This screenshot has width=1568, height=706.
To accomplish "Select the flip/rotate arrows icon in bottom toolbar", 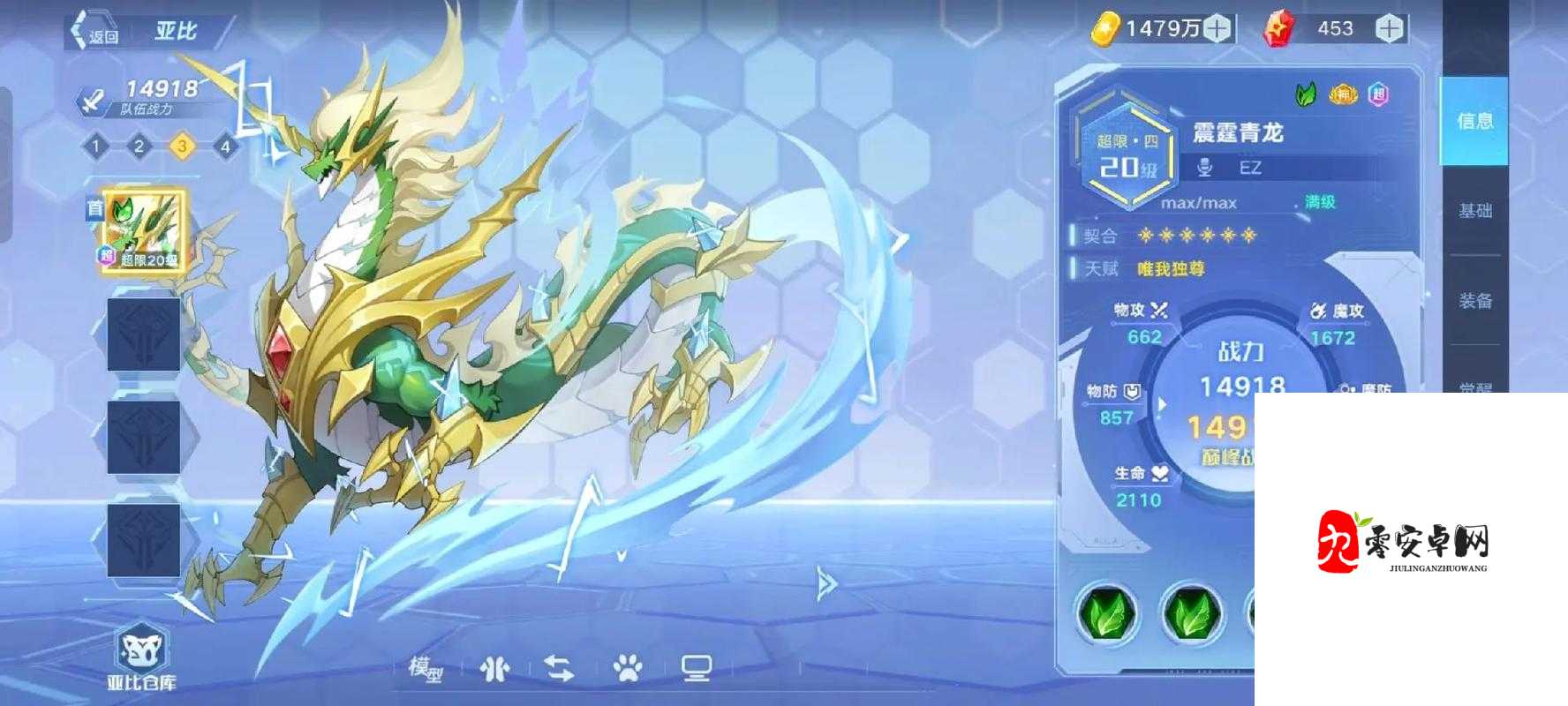I will (558, 667).
